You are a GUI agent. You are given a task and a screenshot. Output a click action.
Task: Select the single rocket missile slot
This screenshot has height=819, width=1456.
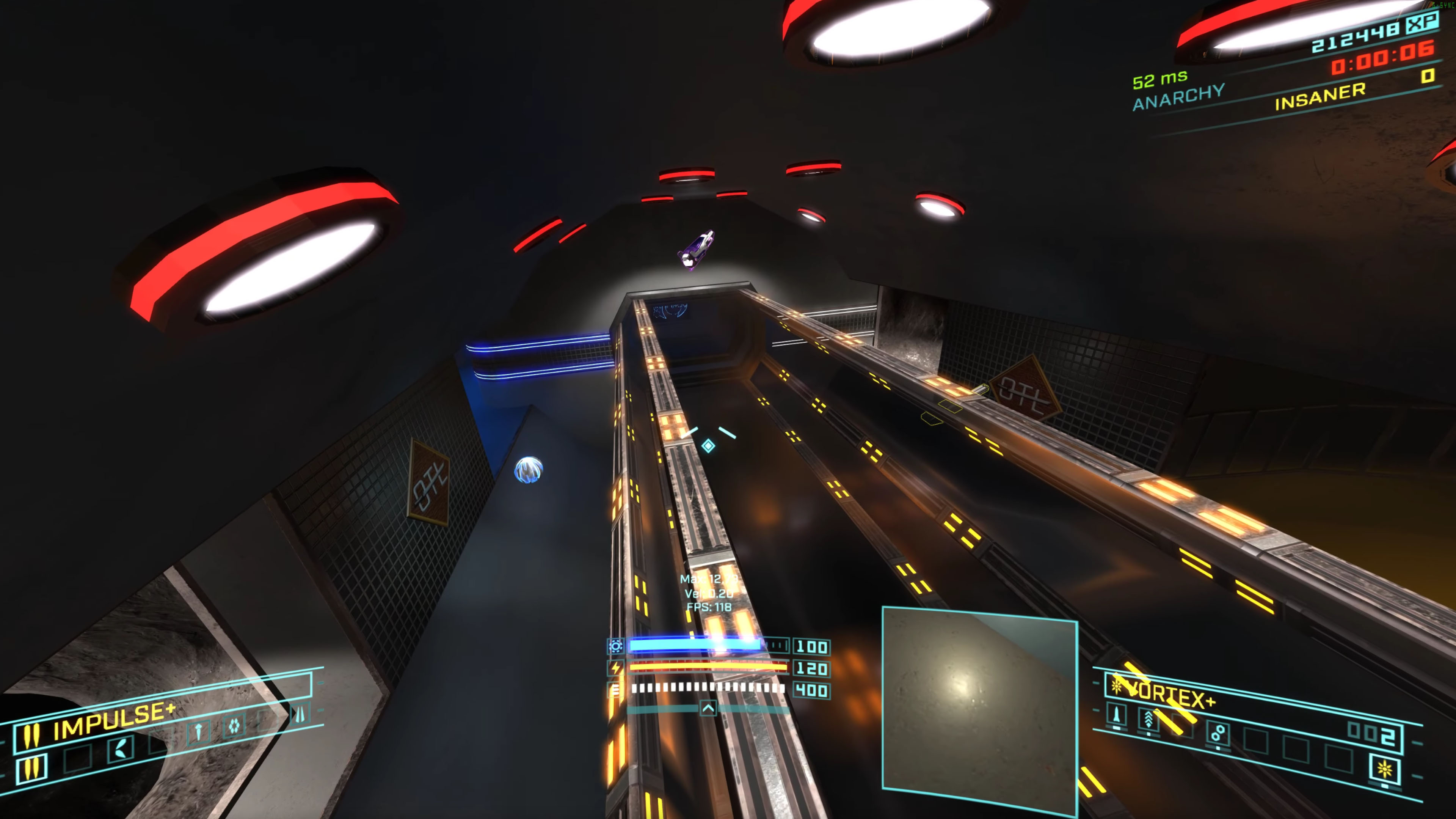[1116, 715]
